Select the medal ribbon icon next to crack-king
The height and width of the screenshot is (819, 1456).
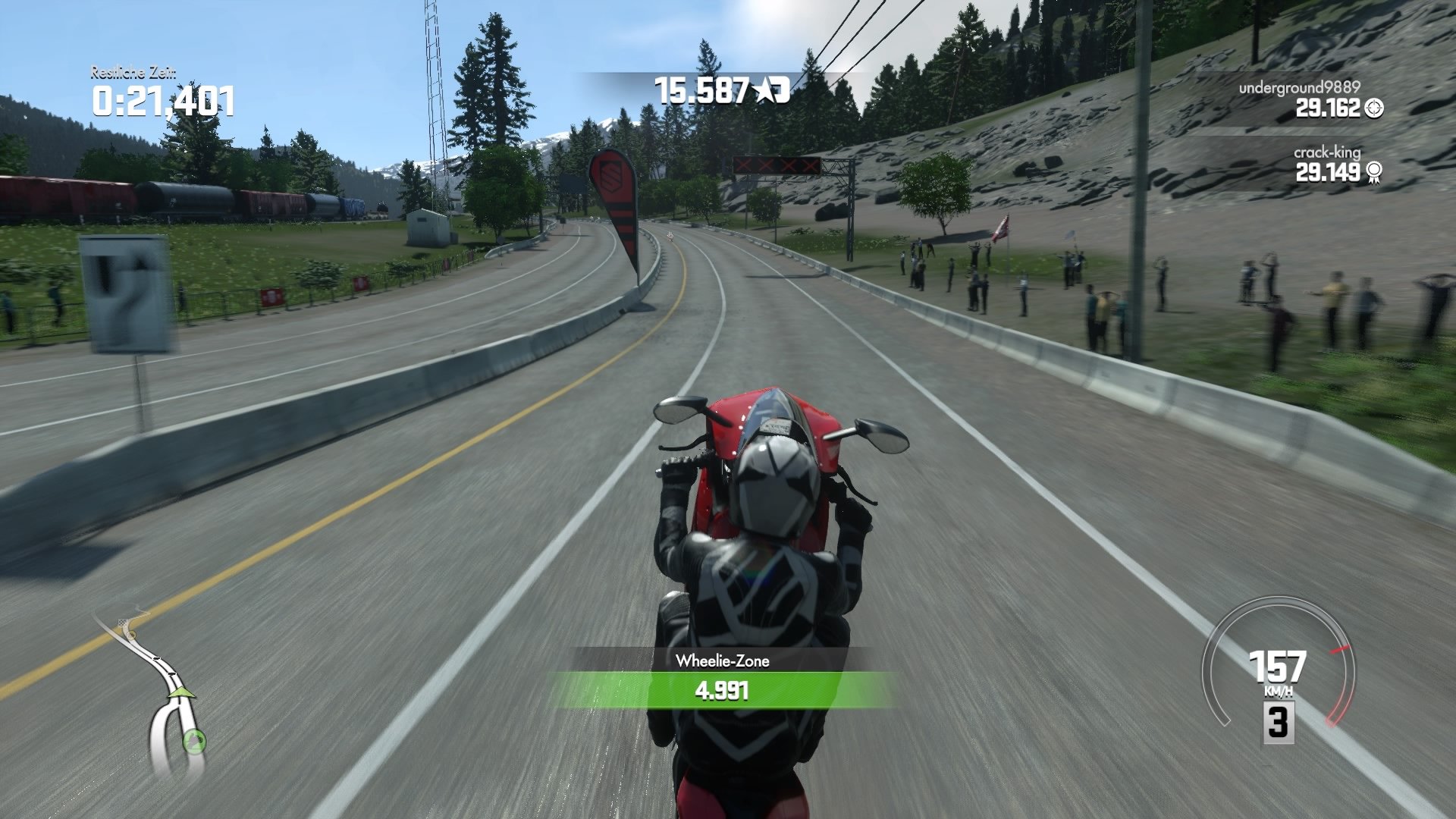click(x=1374, y=173)
